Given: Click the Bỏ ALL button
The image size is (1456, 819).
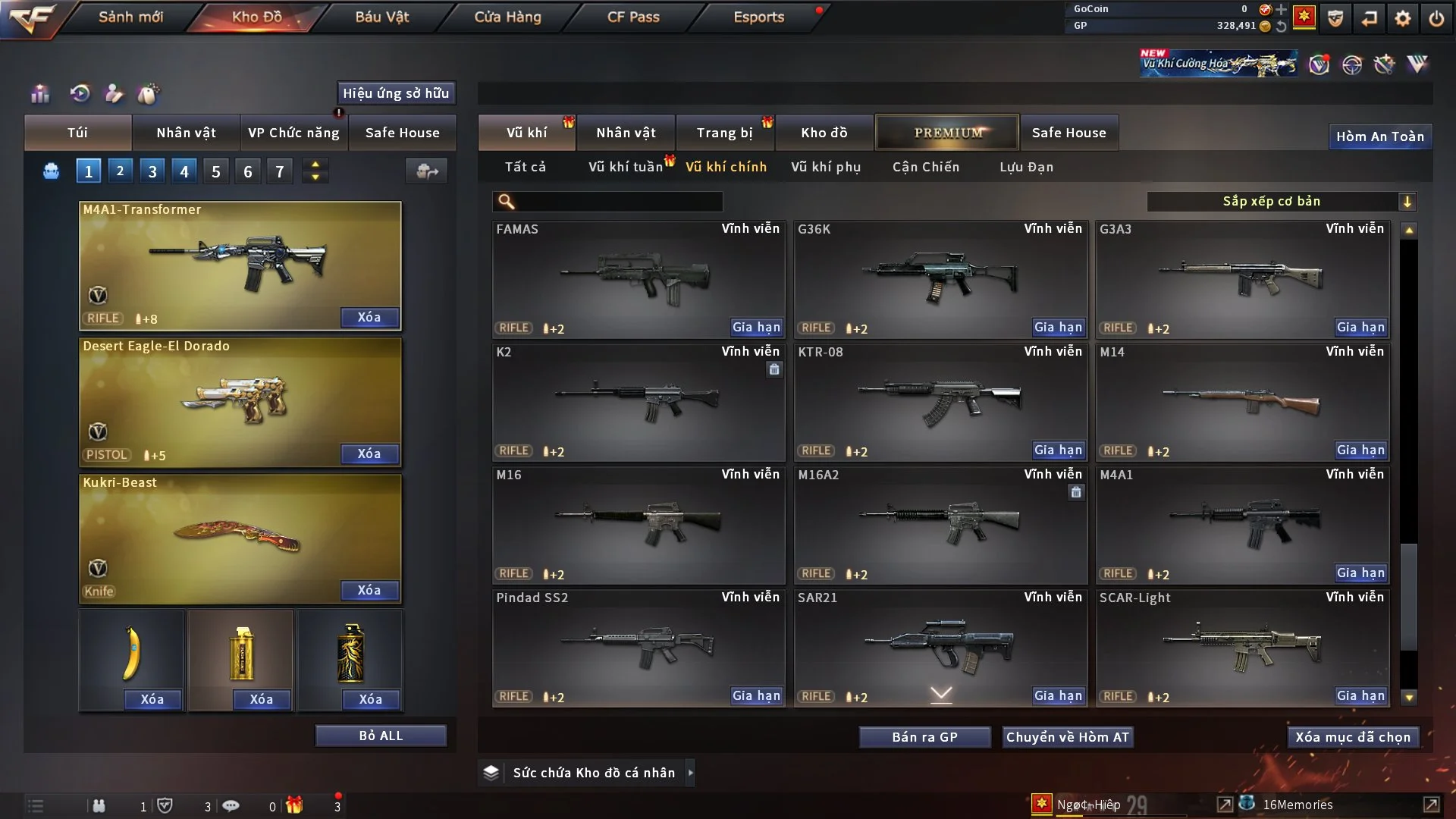Looking at the screenshot, I should [x=381, y=736].
